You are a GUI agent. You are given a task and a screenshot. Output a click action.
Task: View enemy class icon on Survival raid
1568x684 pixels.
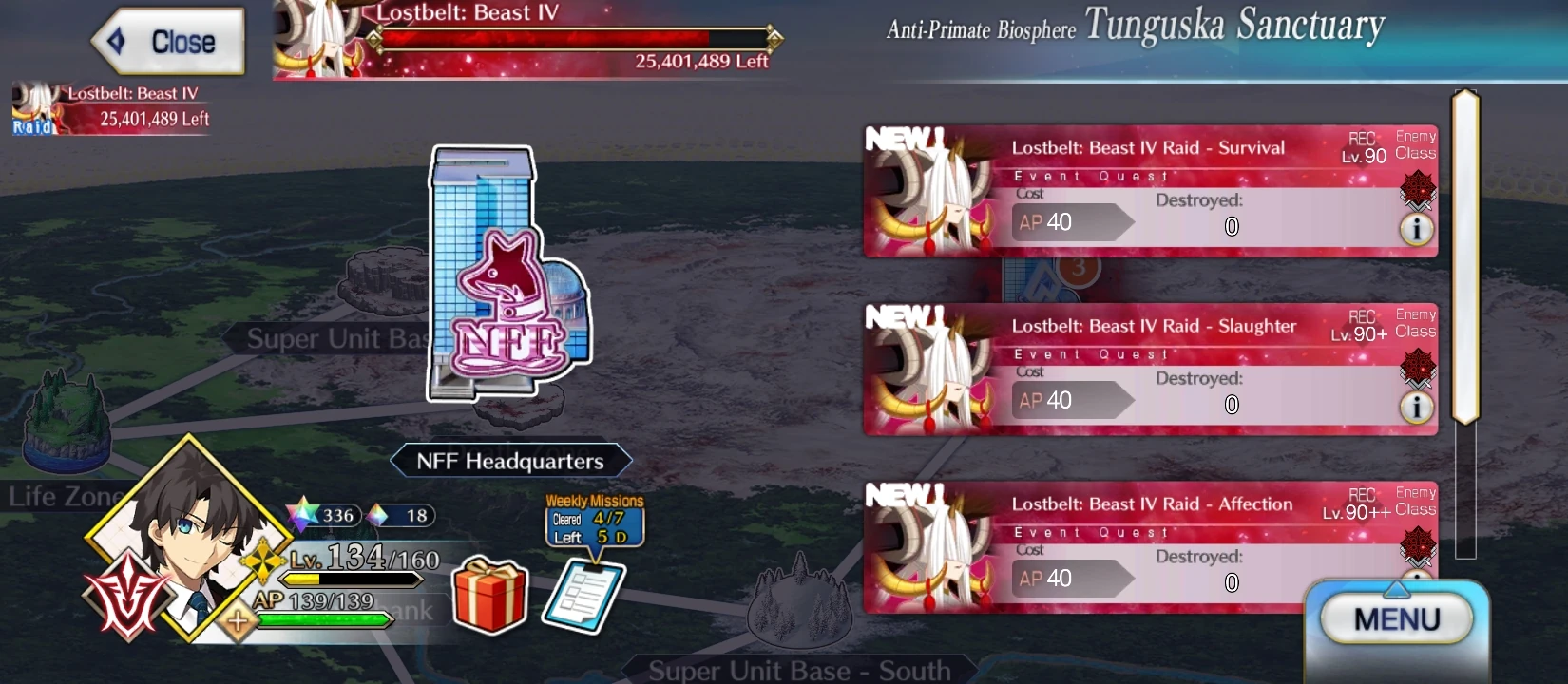[x=1417, y=189]
